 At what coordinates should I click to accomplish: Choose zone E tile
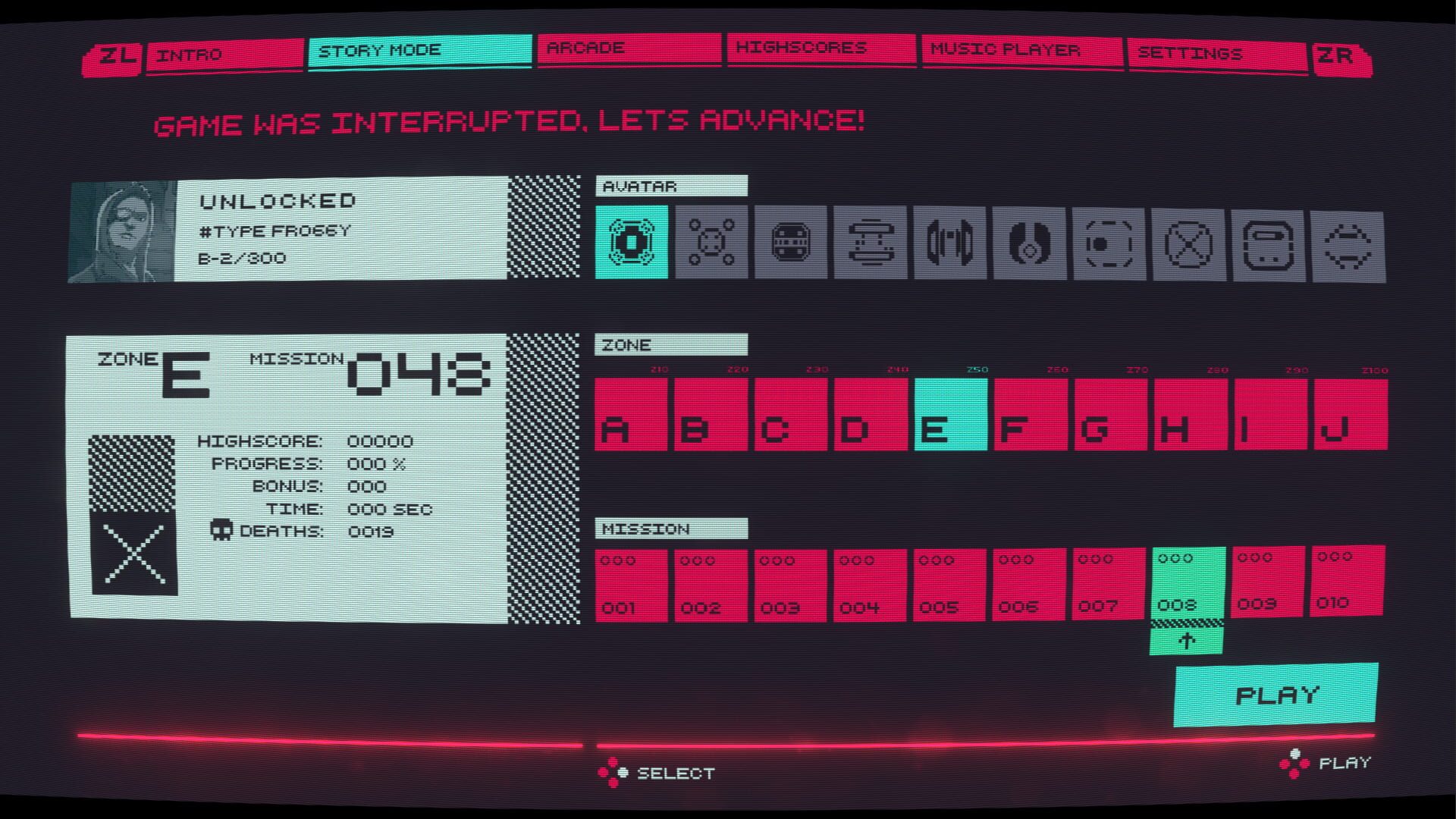pyautogui.click(x=951, y=415)
